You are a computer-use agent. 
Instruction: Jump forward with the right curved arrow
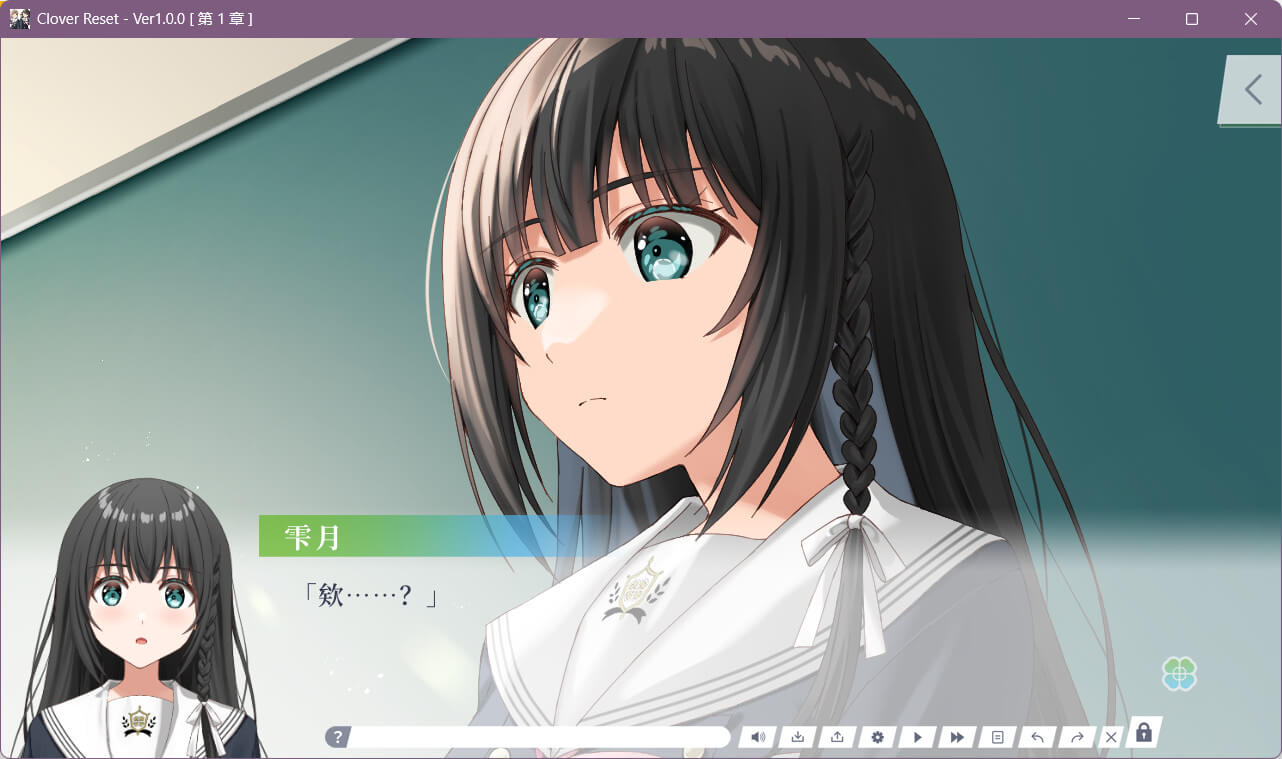[x=1077, y=737]
